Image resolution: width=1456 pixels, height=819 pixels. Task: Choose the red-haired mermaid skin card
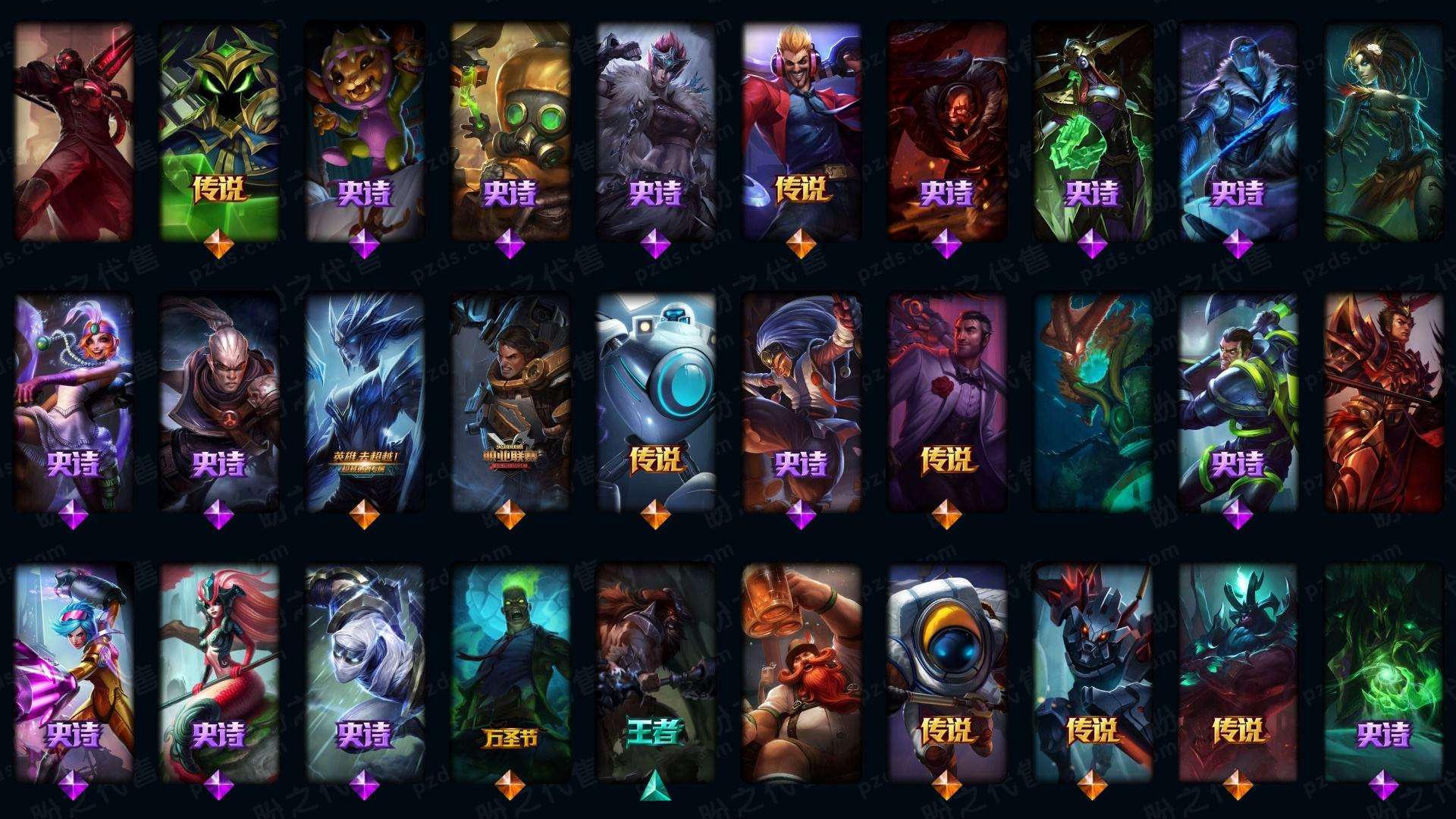[218, 672]
